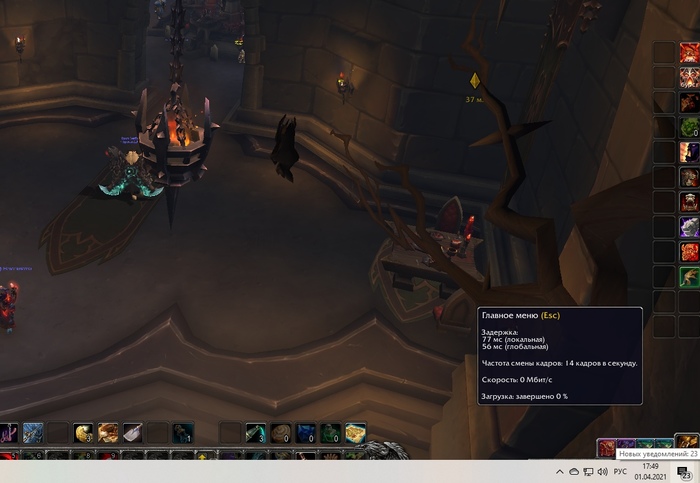Viewport: 700px width, 483px height.
Task: Activate the cleaver blade ability slot
Action: point(132,432)
